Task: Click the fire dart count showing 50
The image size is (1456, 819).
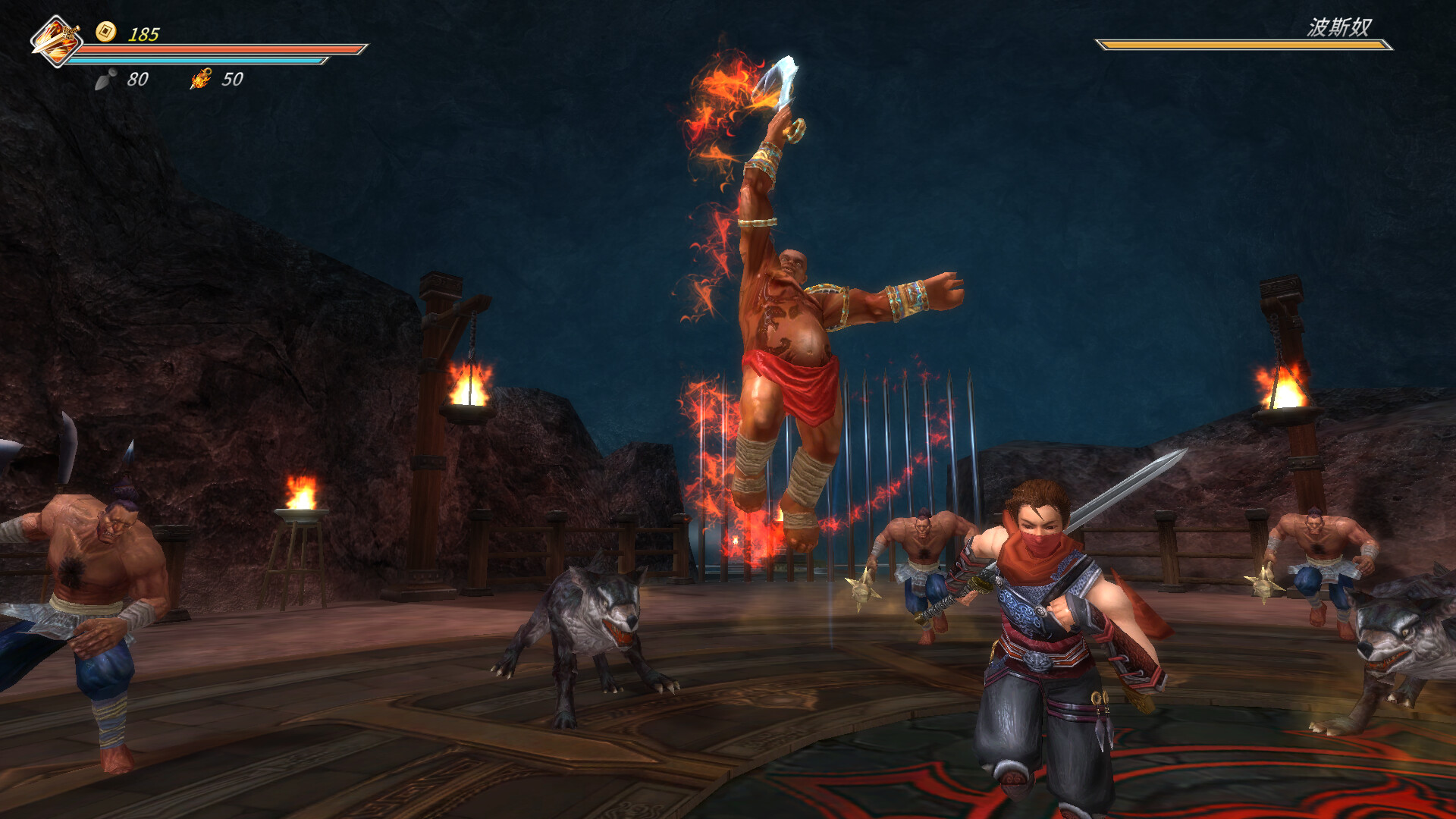Action: [x=233, y=79]
